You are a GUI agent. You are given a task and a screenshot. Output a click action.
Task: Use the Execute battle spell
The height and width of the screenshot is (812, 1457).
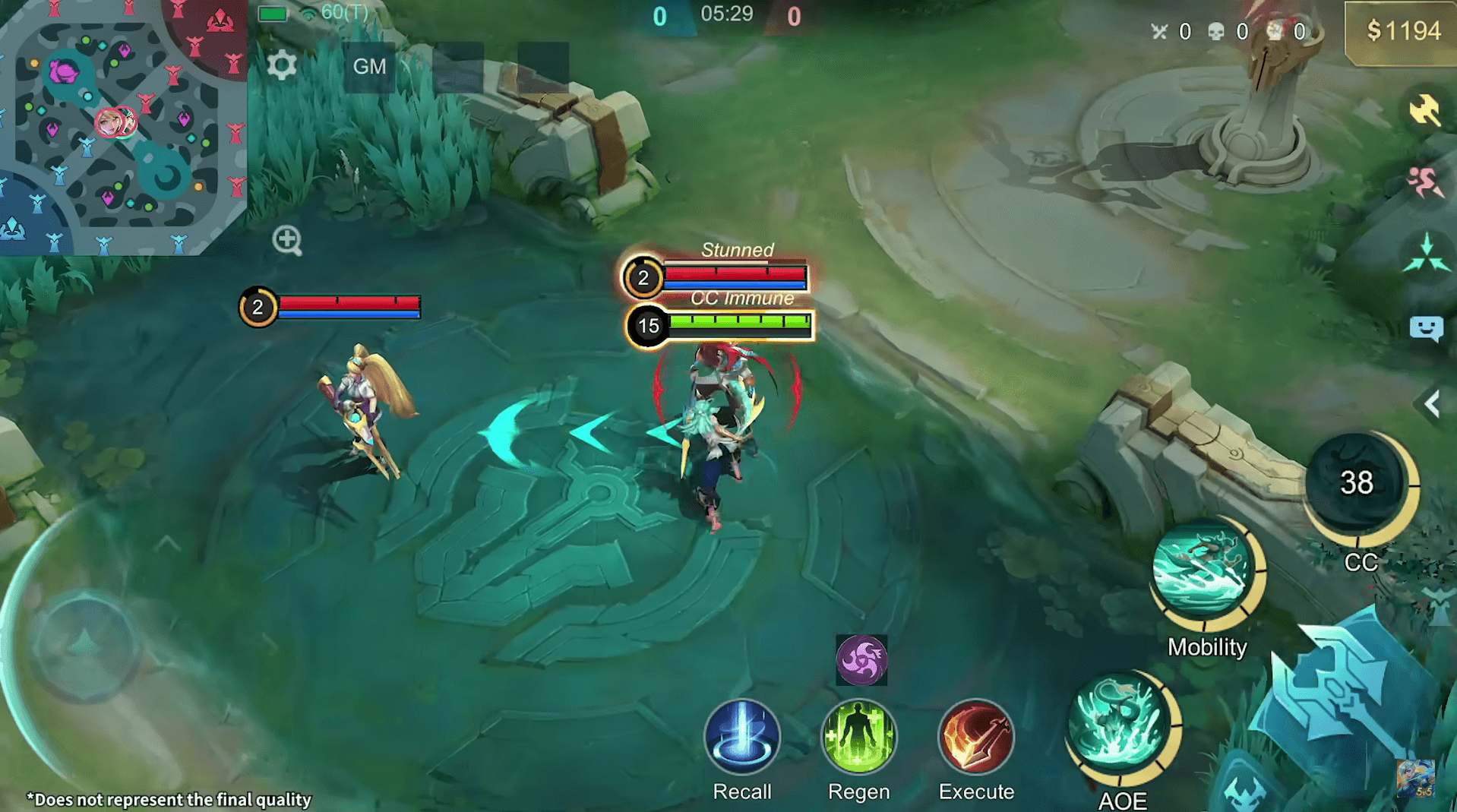tap(976, 736)
